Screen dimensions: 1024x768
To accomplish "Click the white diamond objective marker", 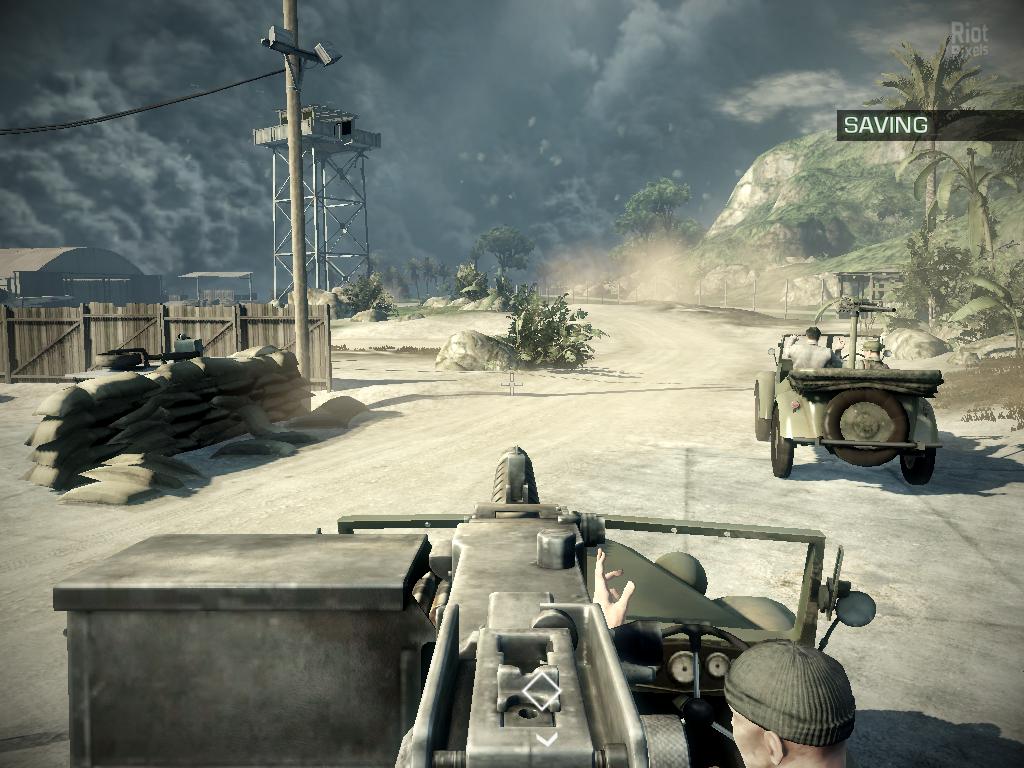I will (541, 691).
